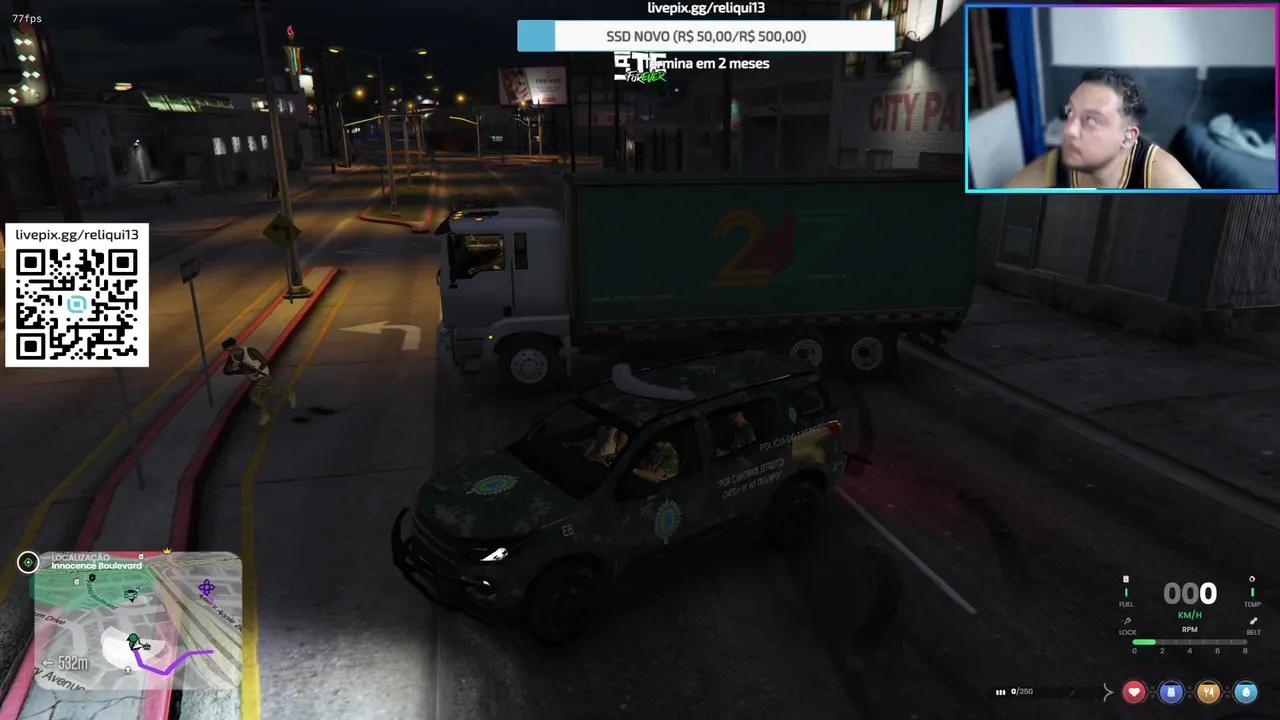Select the cyan thirst icon in the hotbar

pos(1246,692)
